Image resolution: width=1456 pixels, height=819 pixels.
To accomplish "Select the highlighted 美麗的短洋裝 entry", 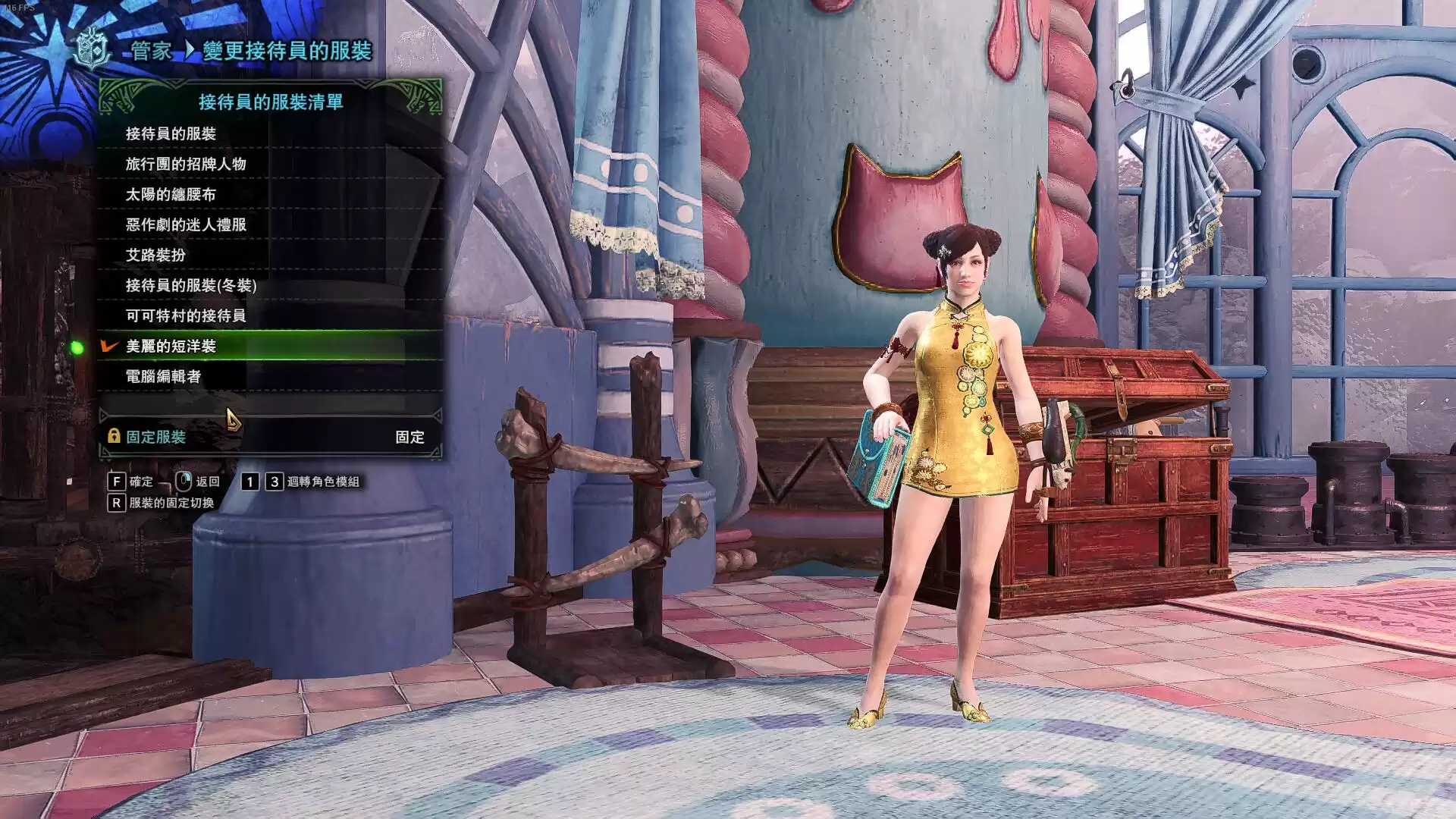I will click(171, 346).
